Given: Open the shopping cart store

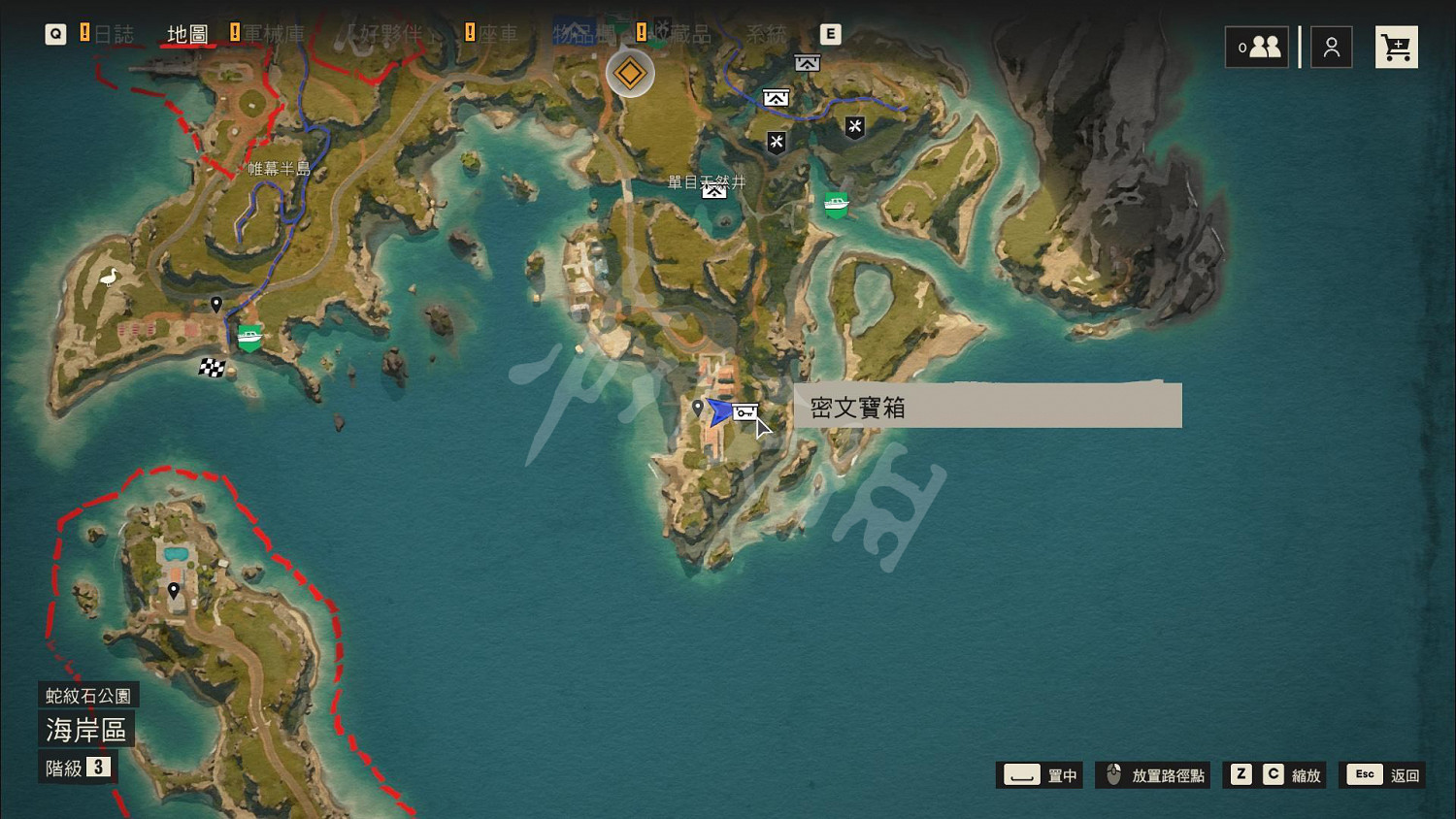Looking at the screenshot, I should (1396, 46).
